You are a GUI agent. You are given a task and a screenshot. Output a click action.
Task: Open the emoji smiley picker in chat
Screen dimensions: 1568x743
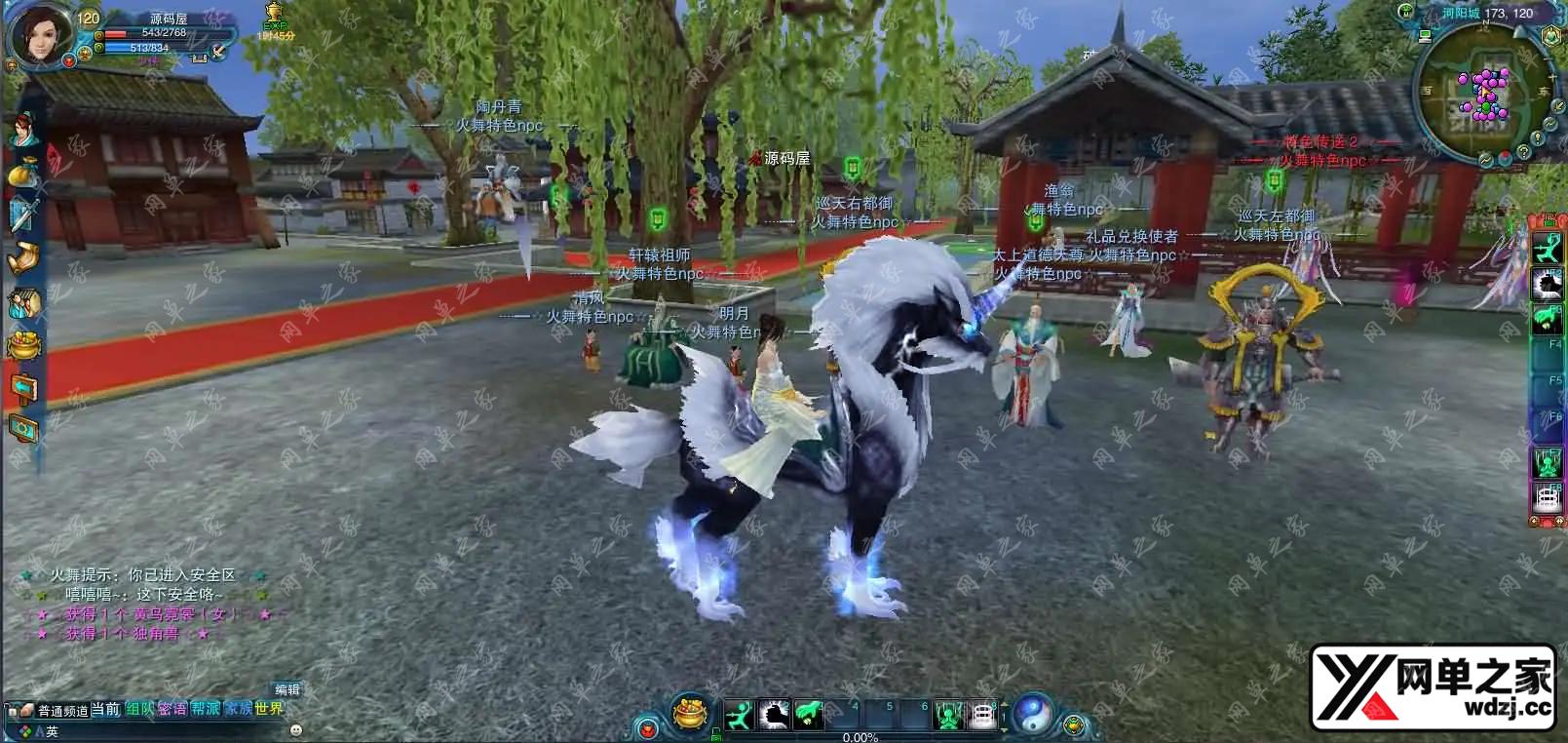tap(296, 730)
